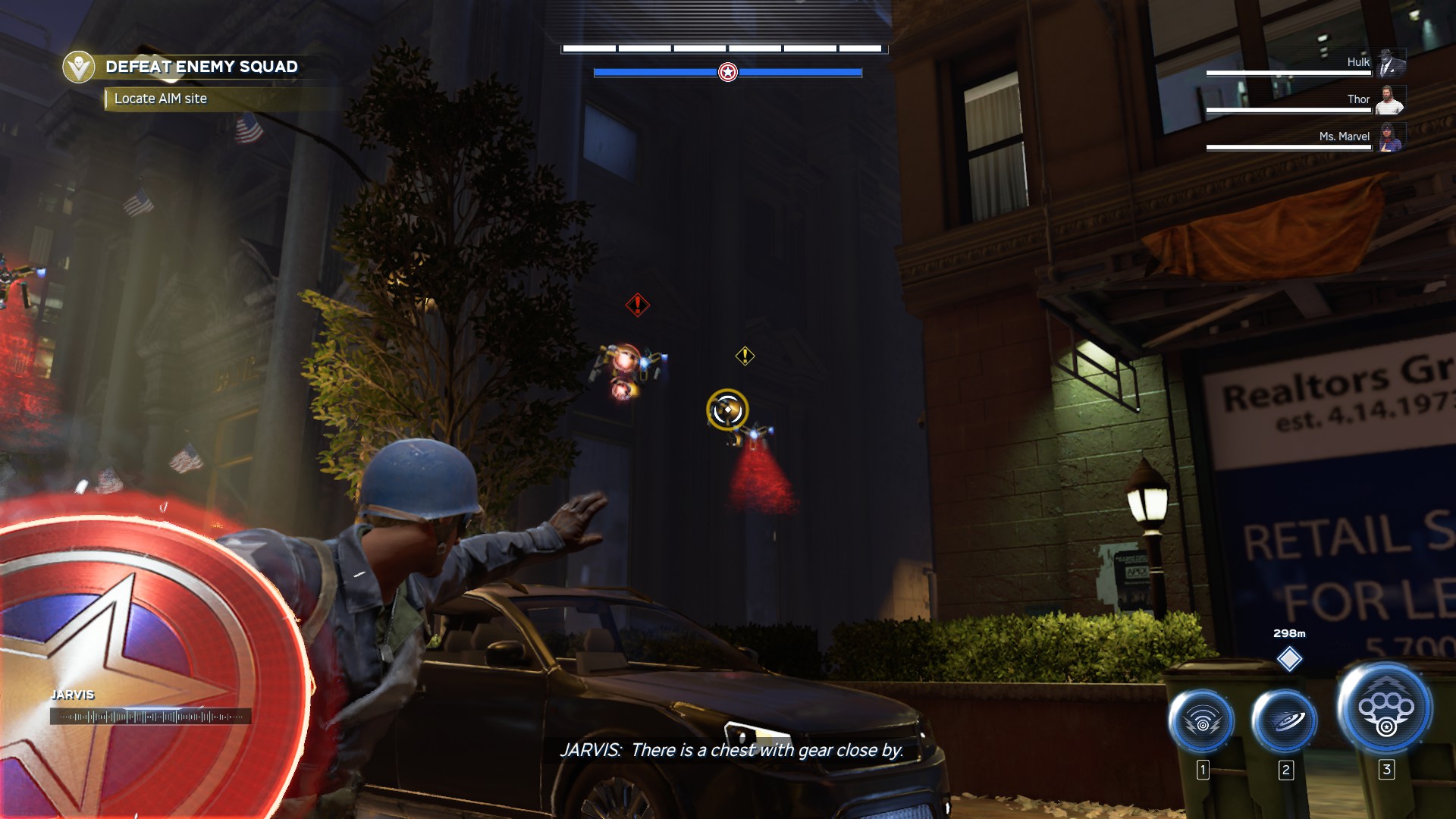Activate the first heroic ability icon

1202,721
